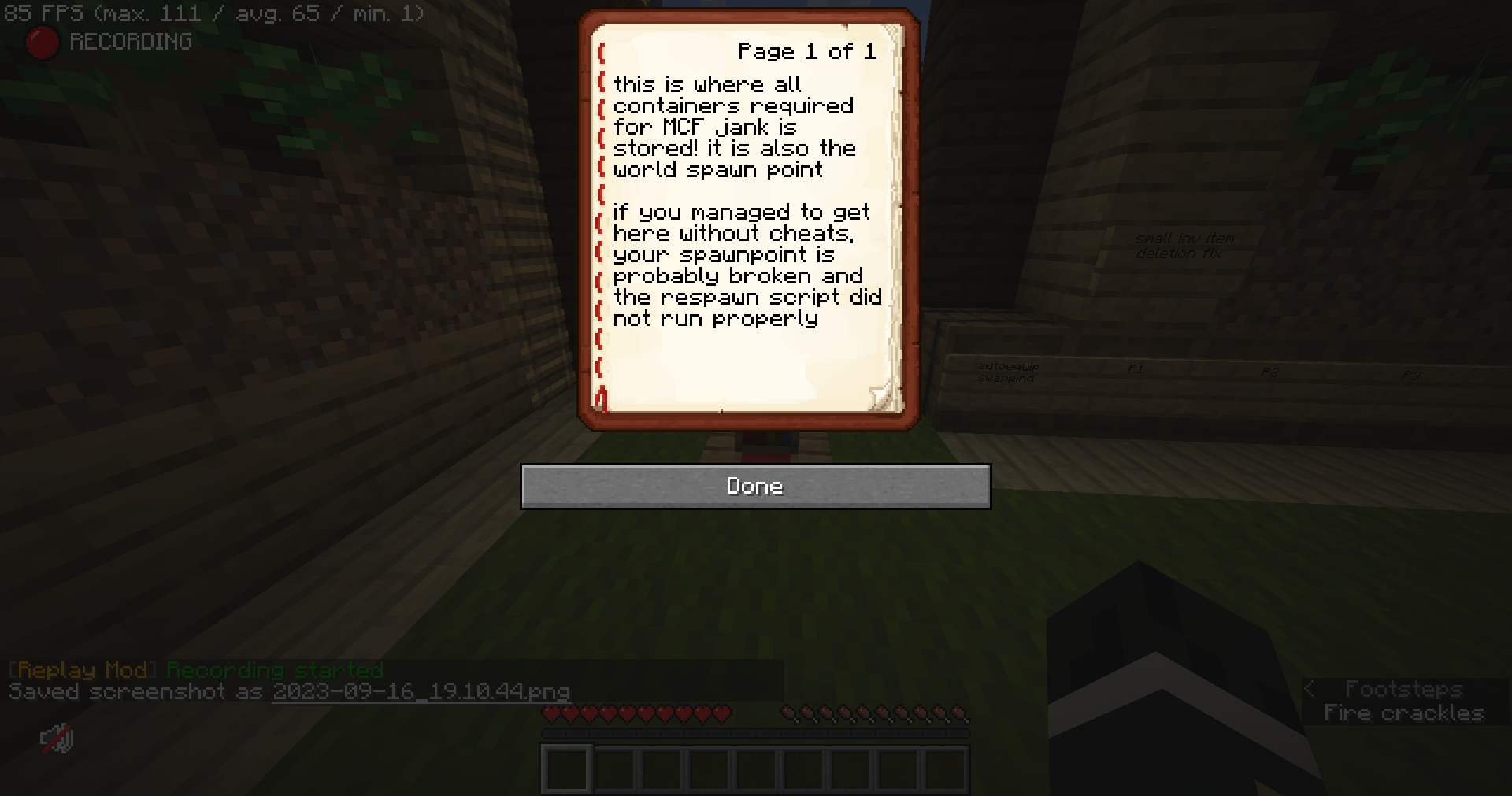Click the left arrow in the subtitles box
The height and width of the screenshot is (796, 1512).
coord(1310,689)
